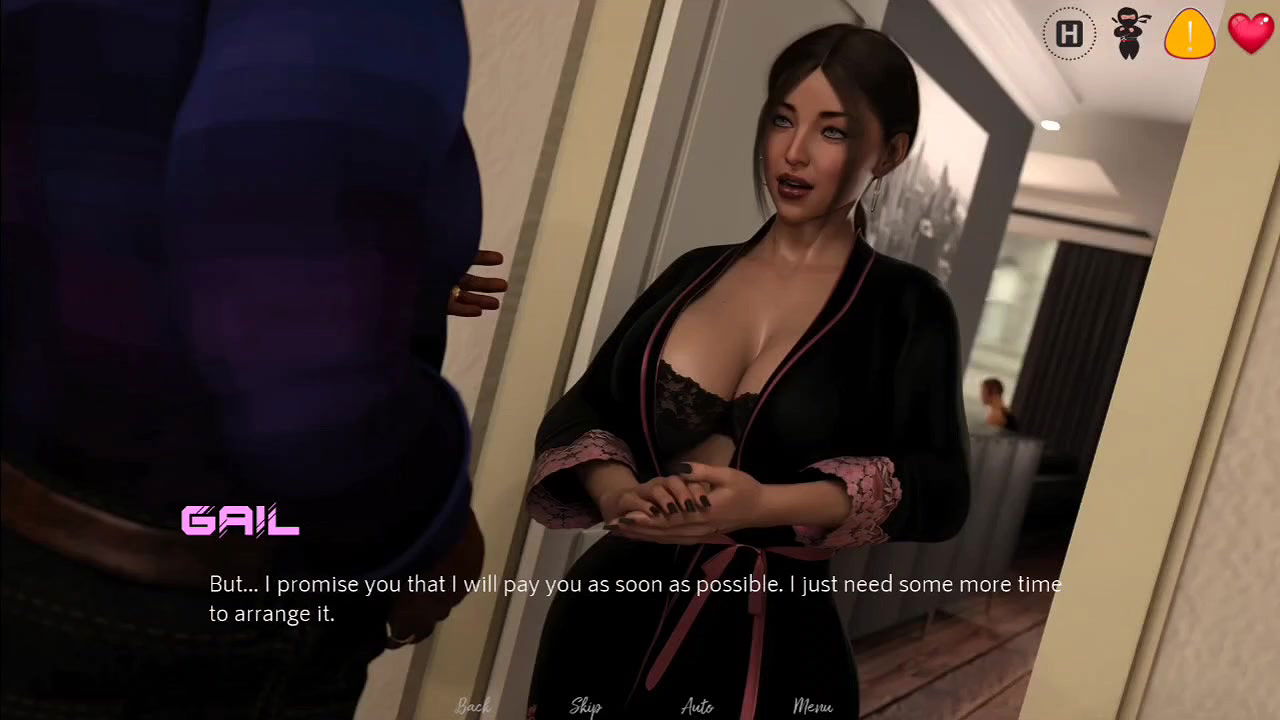1280x720 pixels.
Task: Click the pink GAIL nameplate color text
Action: tap(239, 522)
